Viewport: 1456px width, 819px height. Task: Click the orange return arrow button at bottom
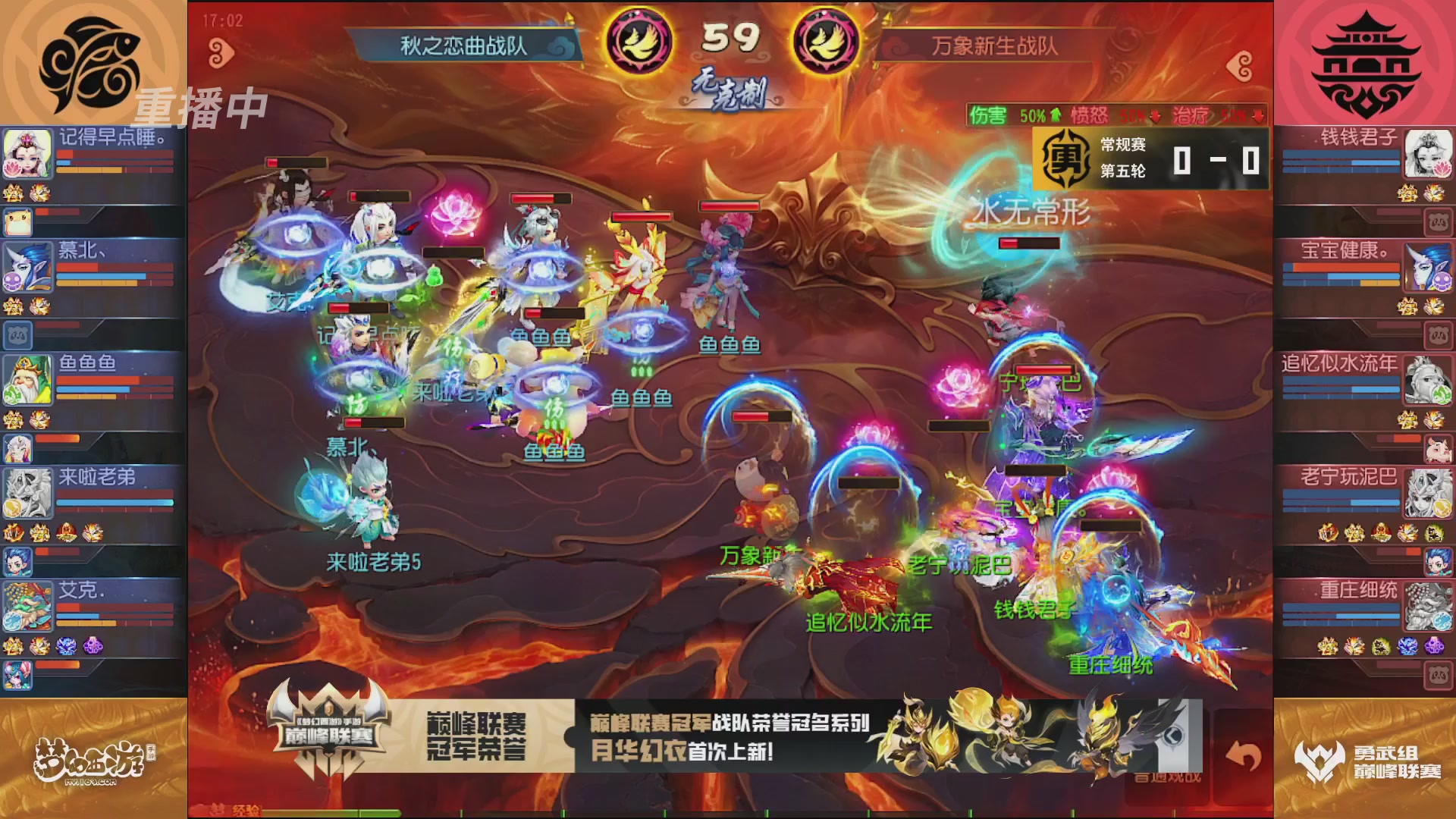1244,755
